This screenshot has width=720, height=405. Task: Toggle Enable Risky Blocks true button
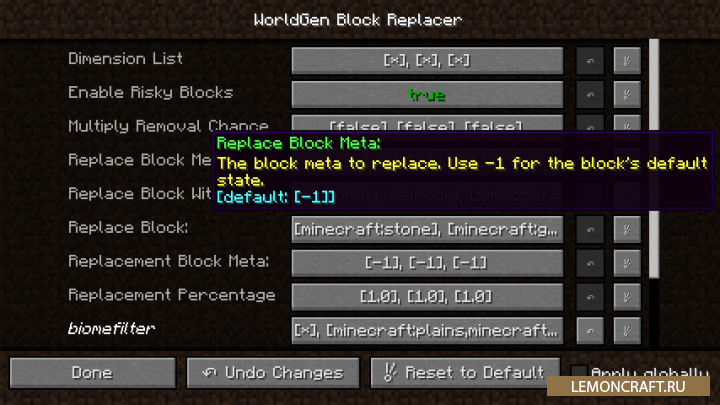(427, 95)
